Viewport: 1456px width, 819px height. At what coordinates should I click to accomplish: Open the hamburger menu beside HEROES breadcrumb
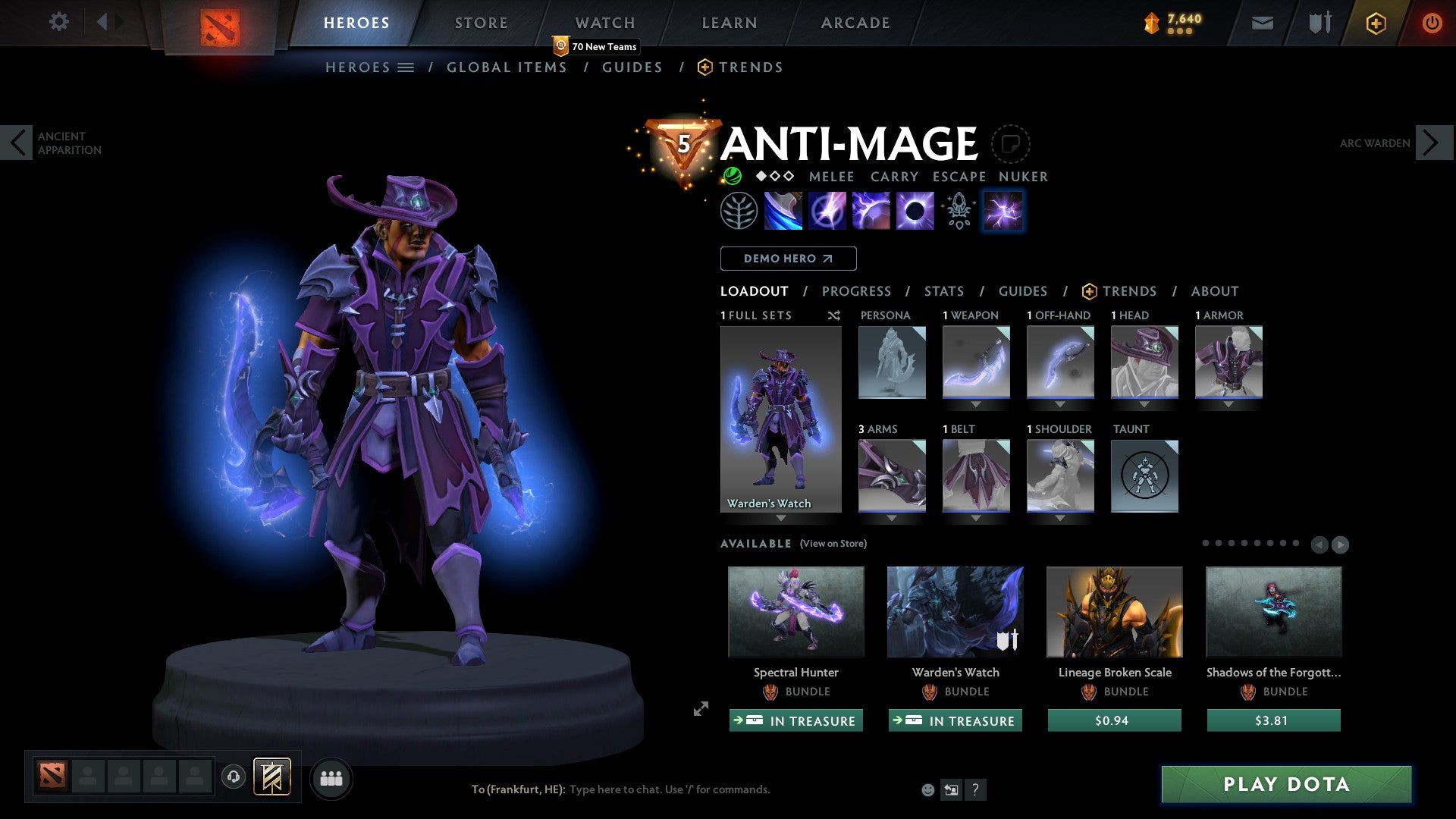point(407,67)
